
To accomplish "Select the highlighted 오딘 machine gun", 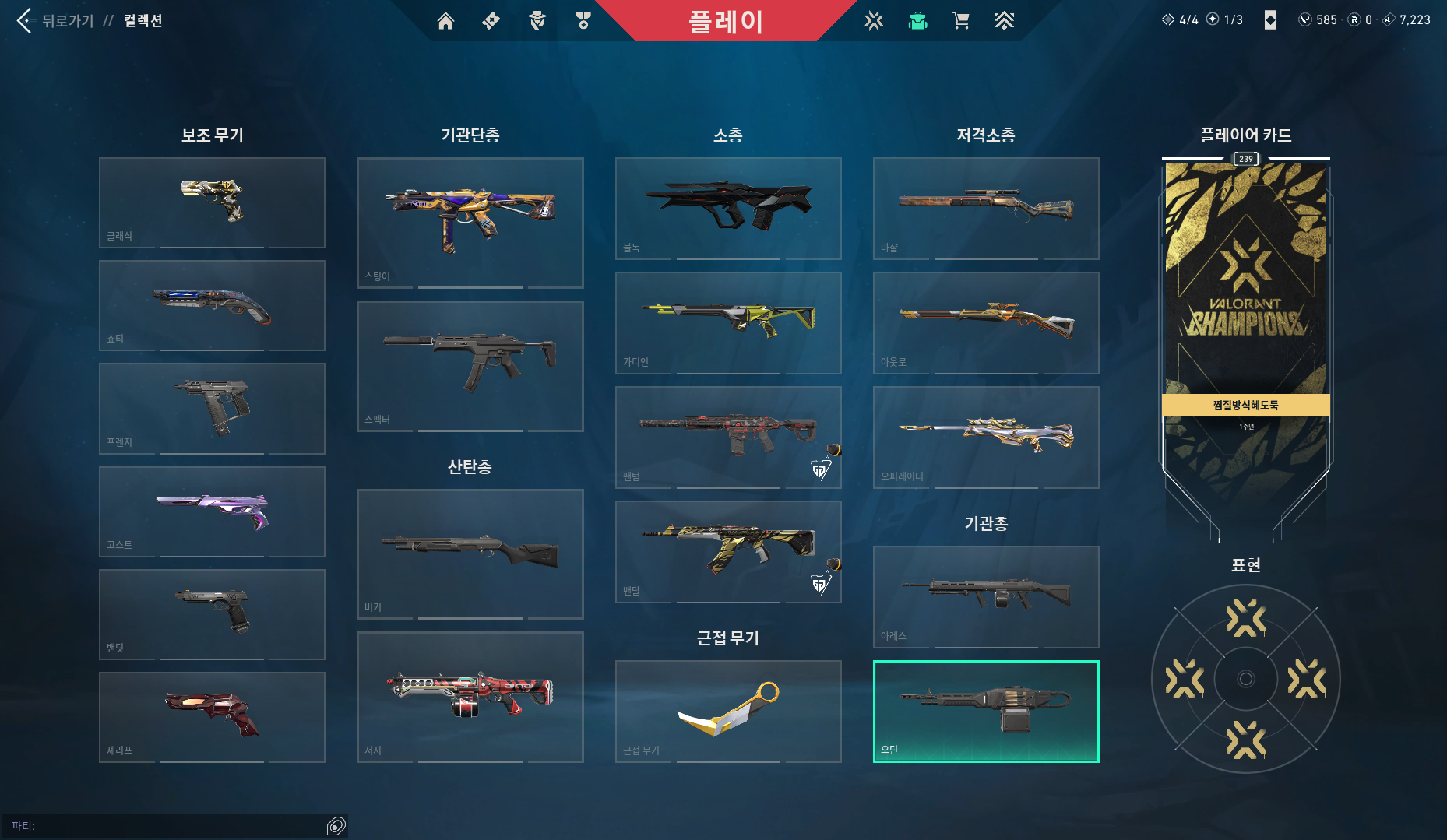I will tap(985, 708).
